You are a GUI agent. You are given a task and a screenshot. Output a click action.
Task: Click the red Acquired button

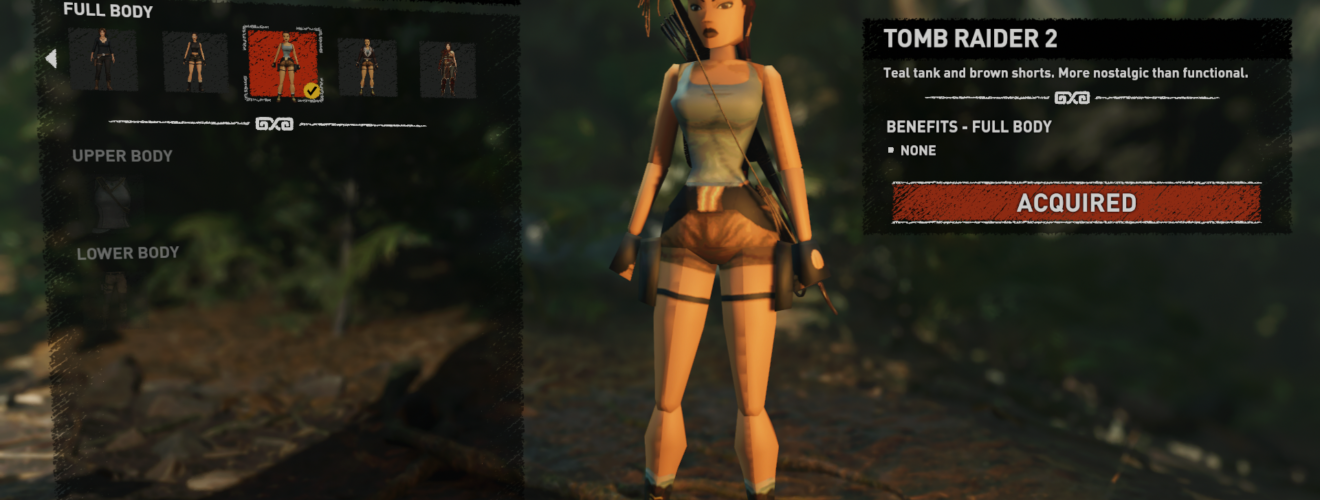tap(1076, 203)
